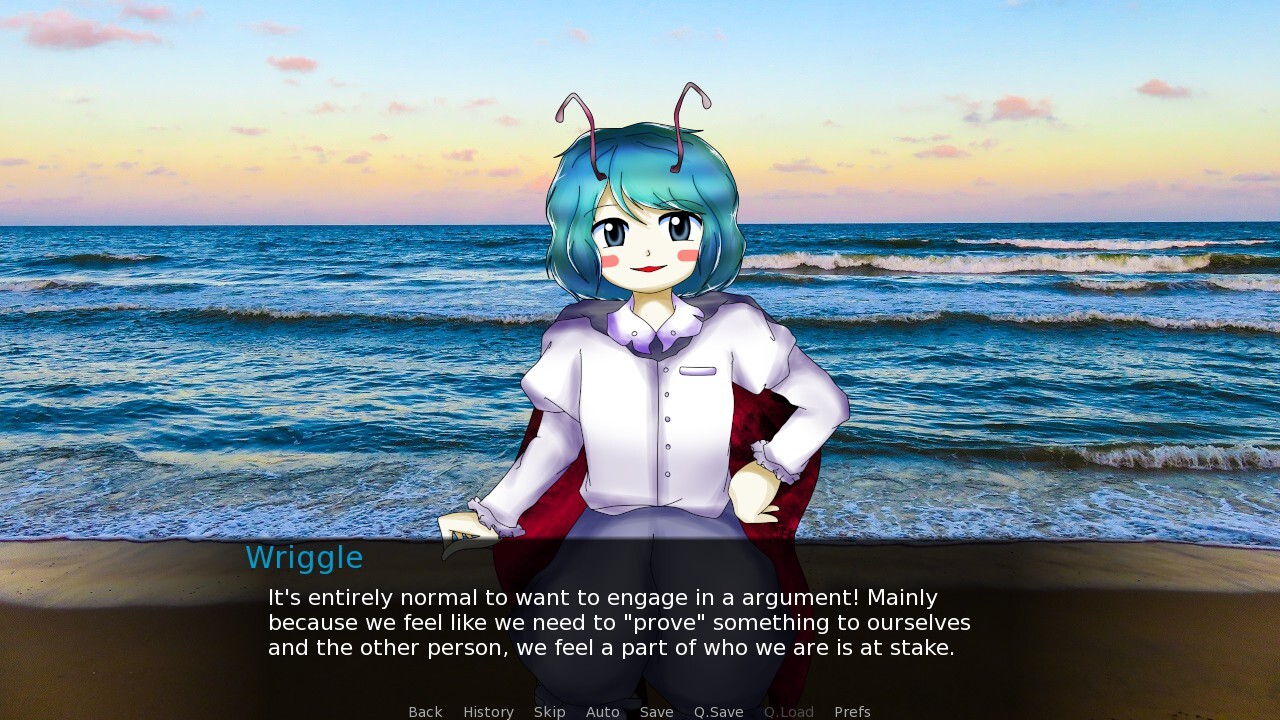Click Wriggle's name label

[305, 558]
